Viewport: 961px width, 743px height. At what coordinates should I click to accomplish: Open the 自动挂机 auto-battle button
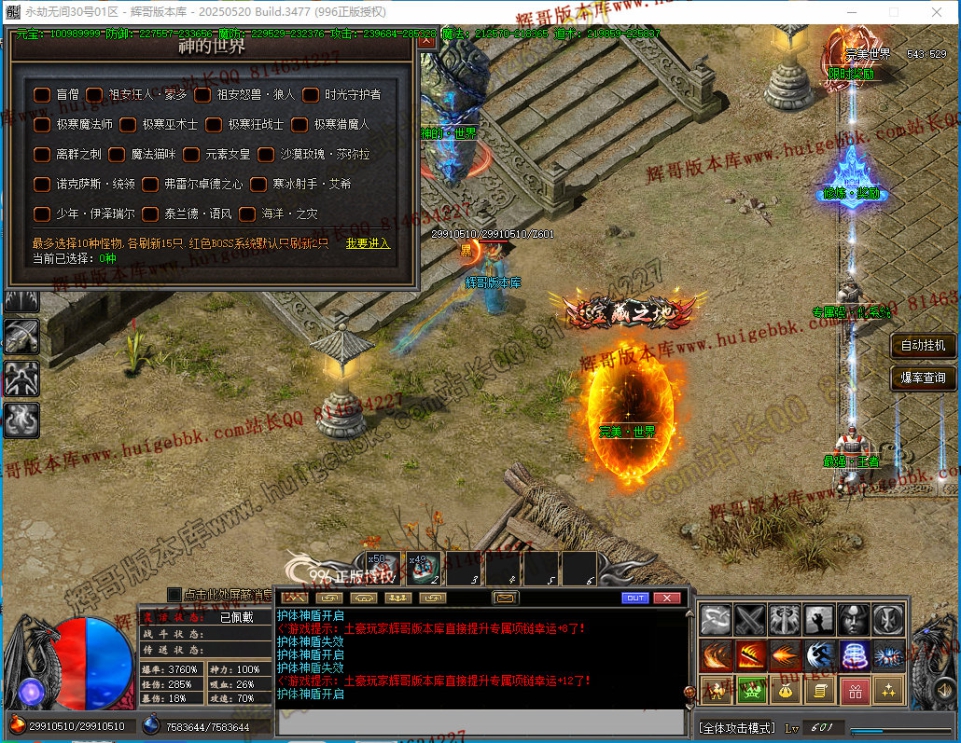coord(922,346)
